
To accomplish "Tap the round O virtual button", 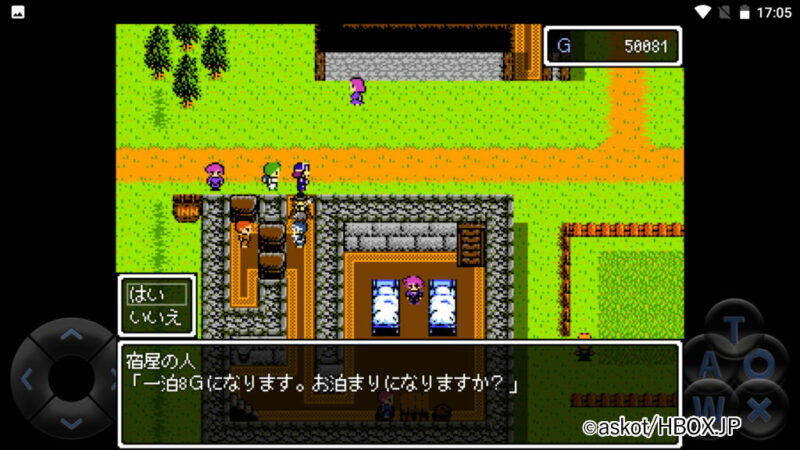I will [764, 366].
